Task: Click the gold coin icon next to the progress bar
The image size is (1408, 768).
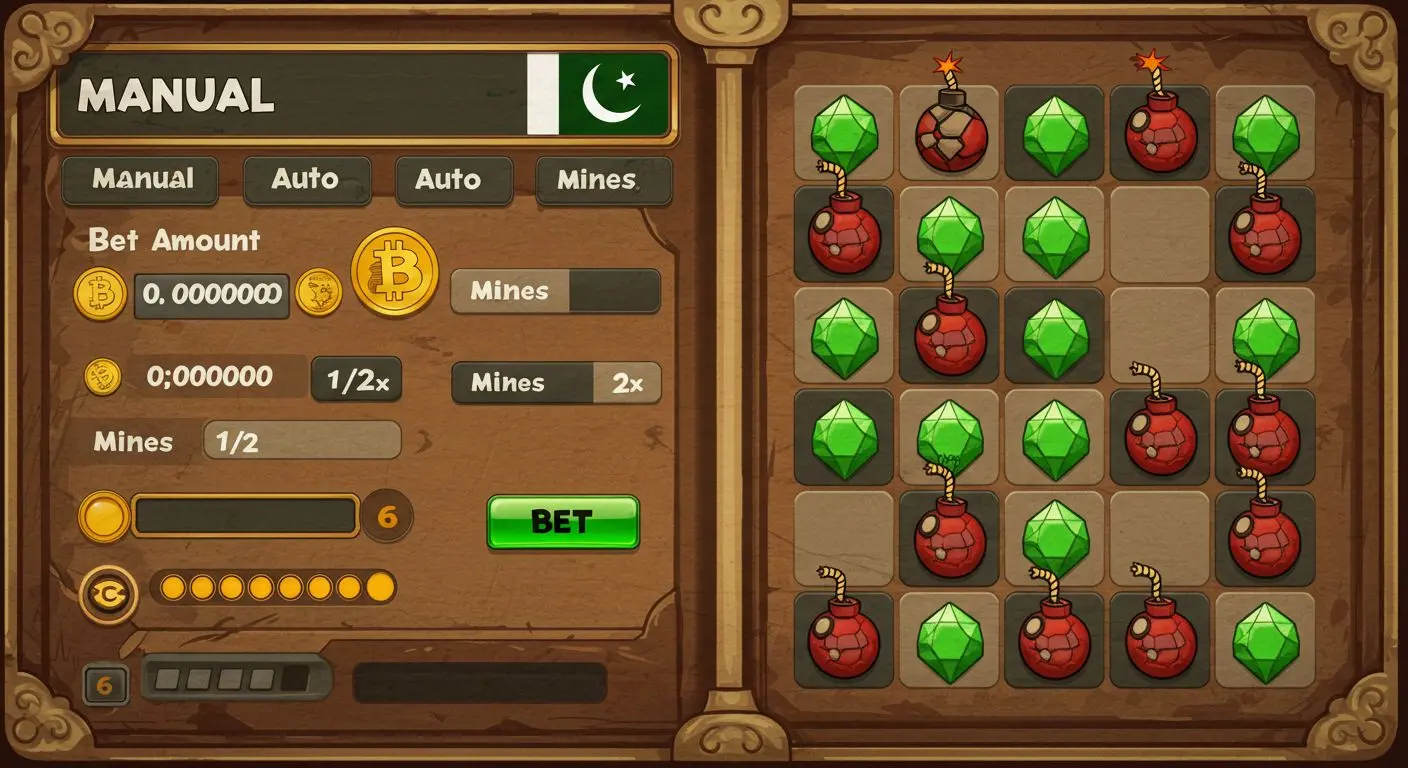Action: click(106, 515)
